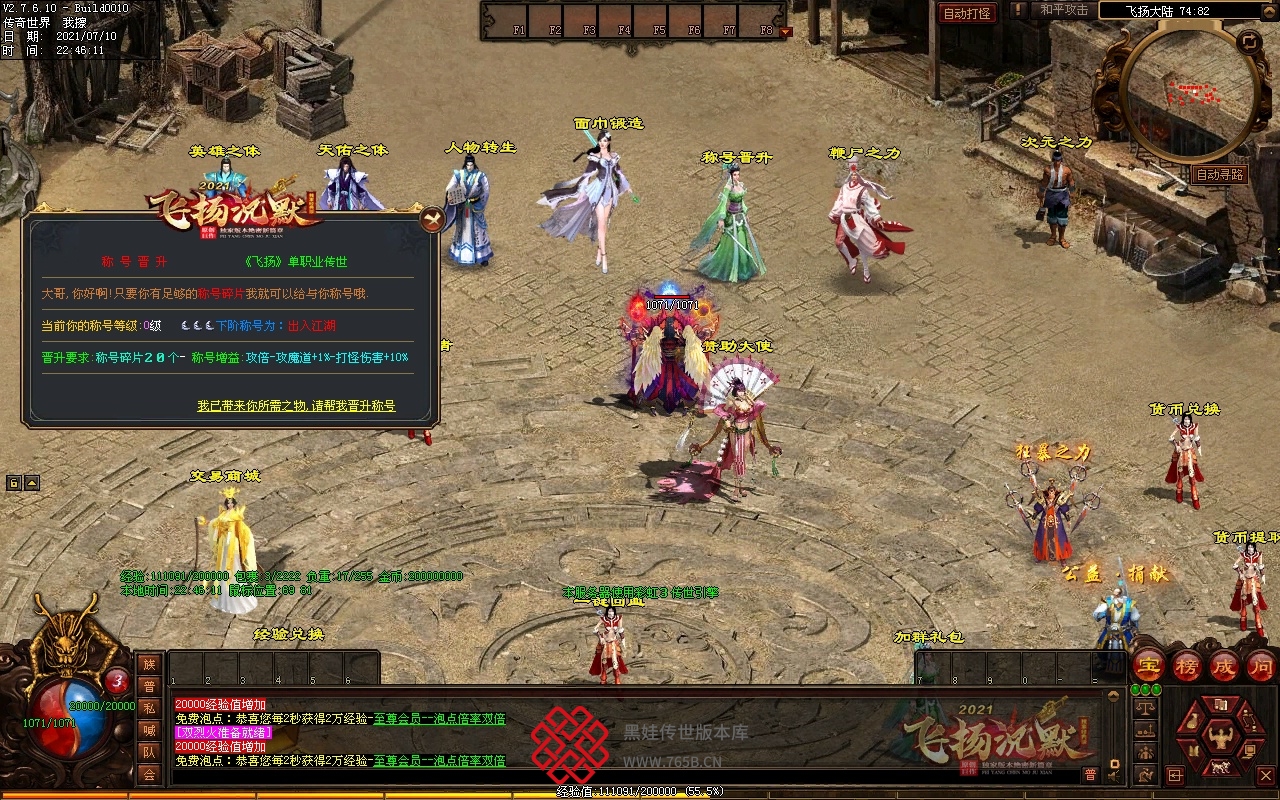Open the 宝 treasure shop button
Viewport: 1280px width, 800px height.
[1149, 666]
